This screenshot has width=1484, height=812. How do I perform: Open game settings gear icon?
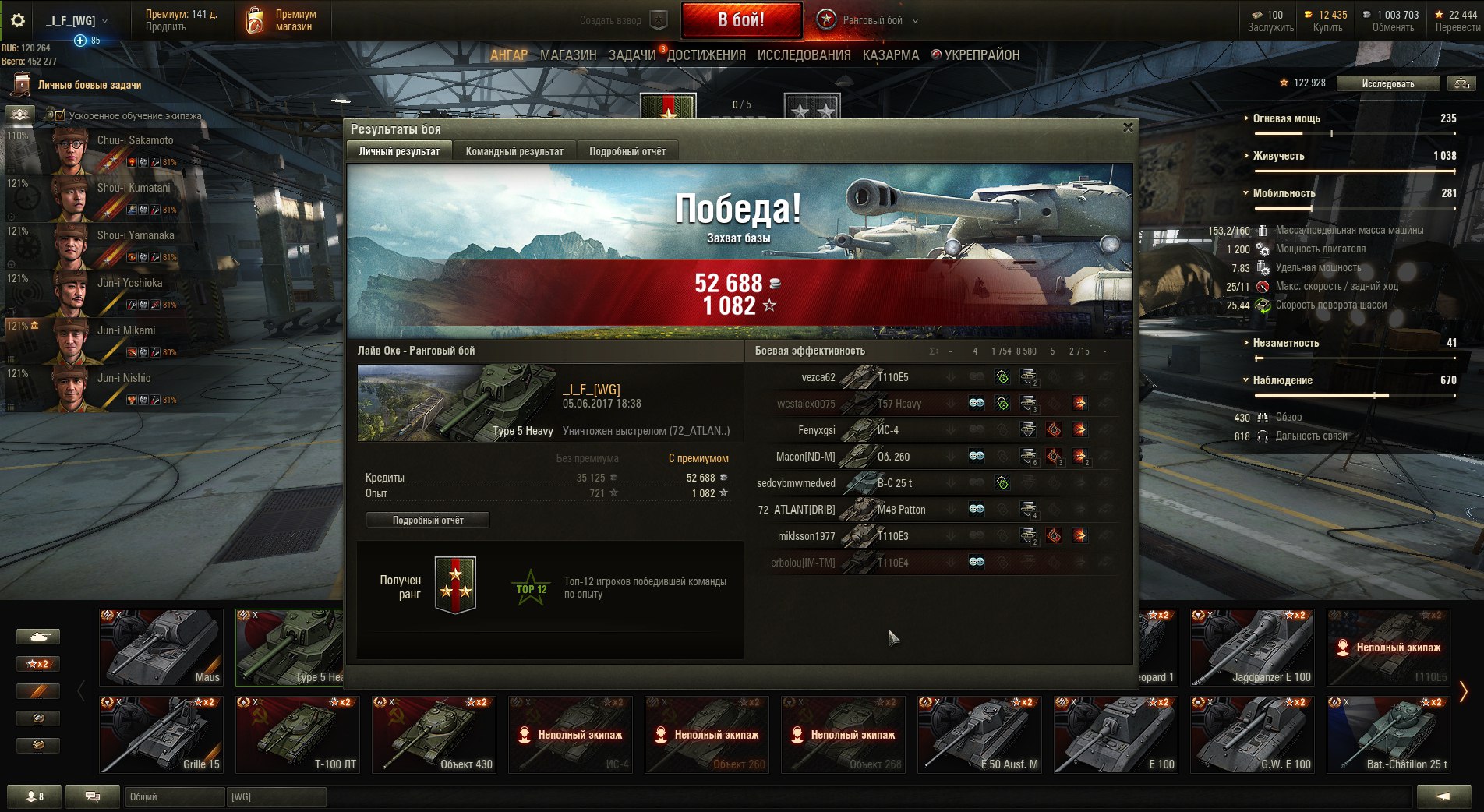point(17,20)
